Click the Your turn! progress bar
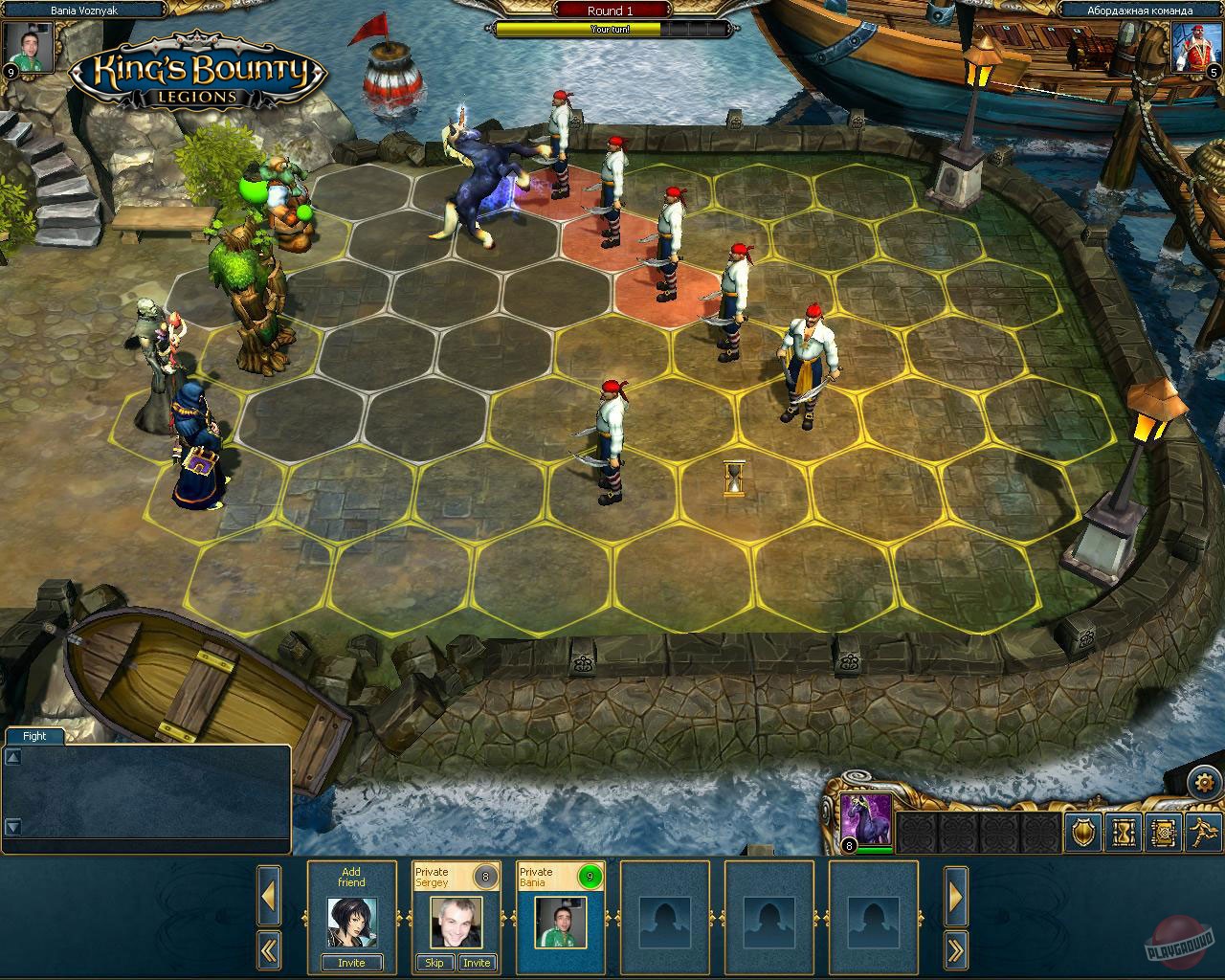This screenshot has height=980, width=1225. 609,30
